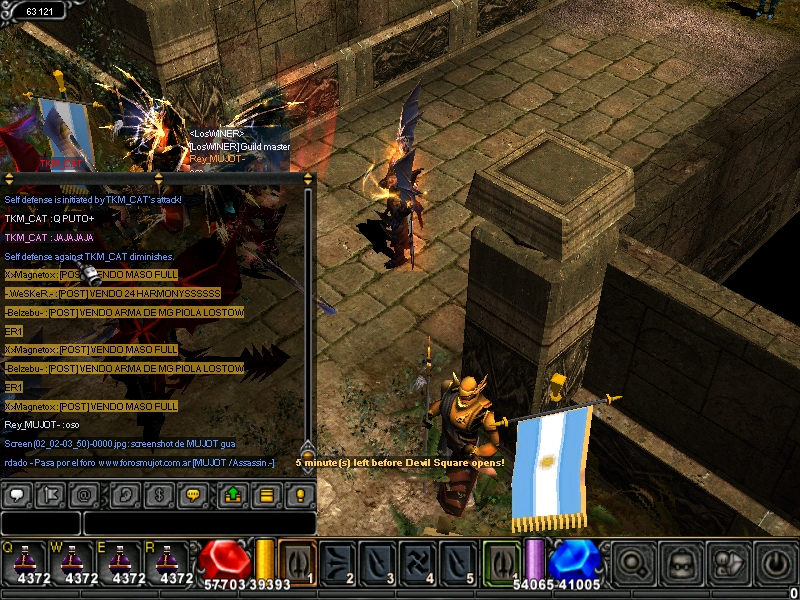Use the potion in the E slot
800x600 pixels.
pos(128,561)
